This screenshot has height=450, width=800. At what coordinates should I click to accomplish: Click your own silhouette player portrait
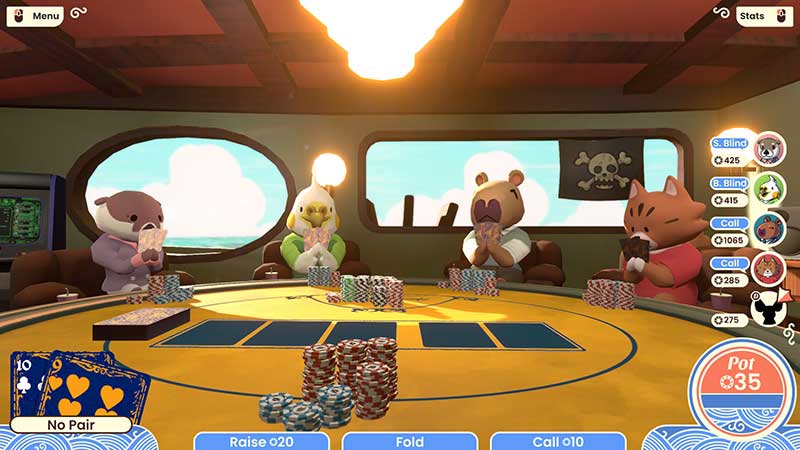point(769,309)
